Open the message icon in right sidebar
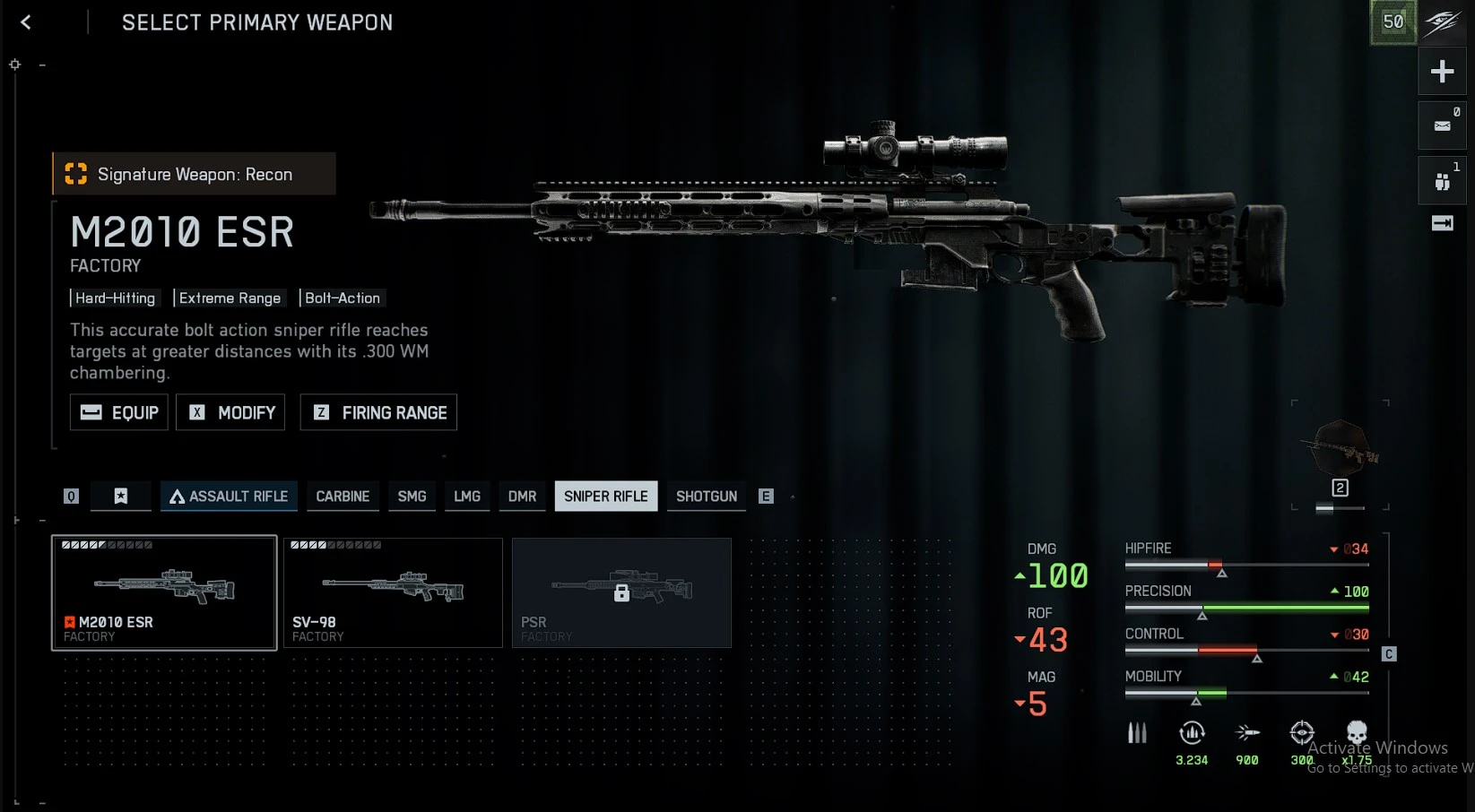The width and height of the screenshot is (1475, 812). 1442,125
